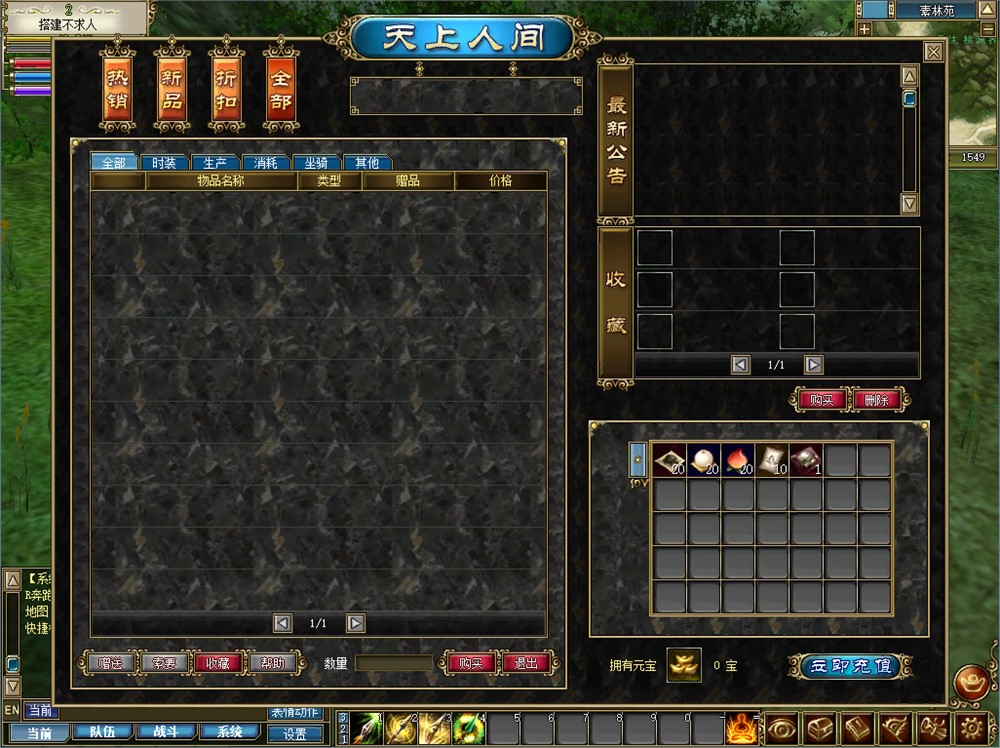
Task: Switch to the 坐骑 mounts tab
Action: coord(316,163)
